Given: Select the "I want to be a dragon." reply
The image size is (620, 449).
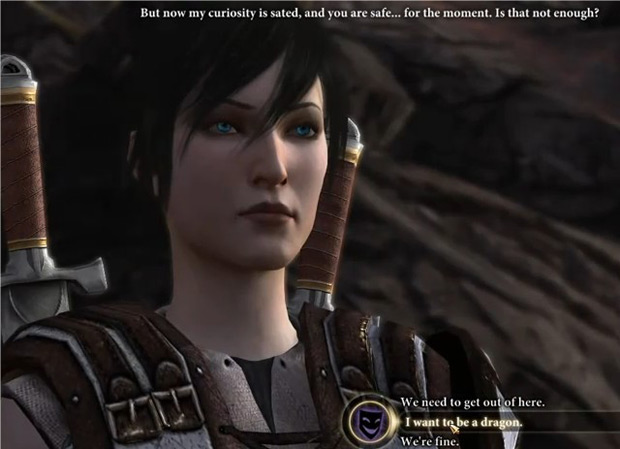Looking at the screenshot, I should pos(462,422).
